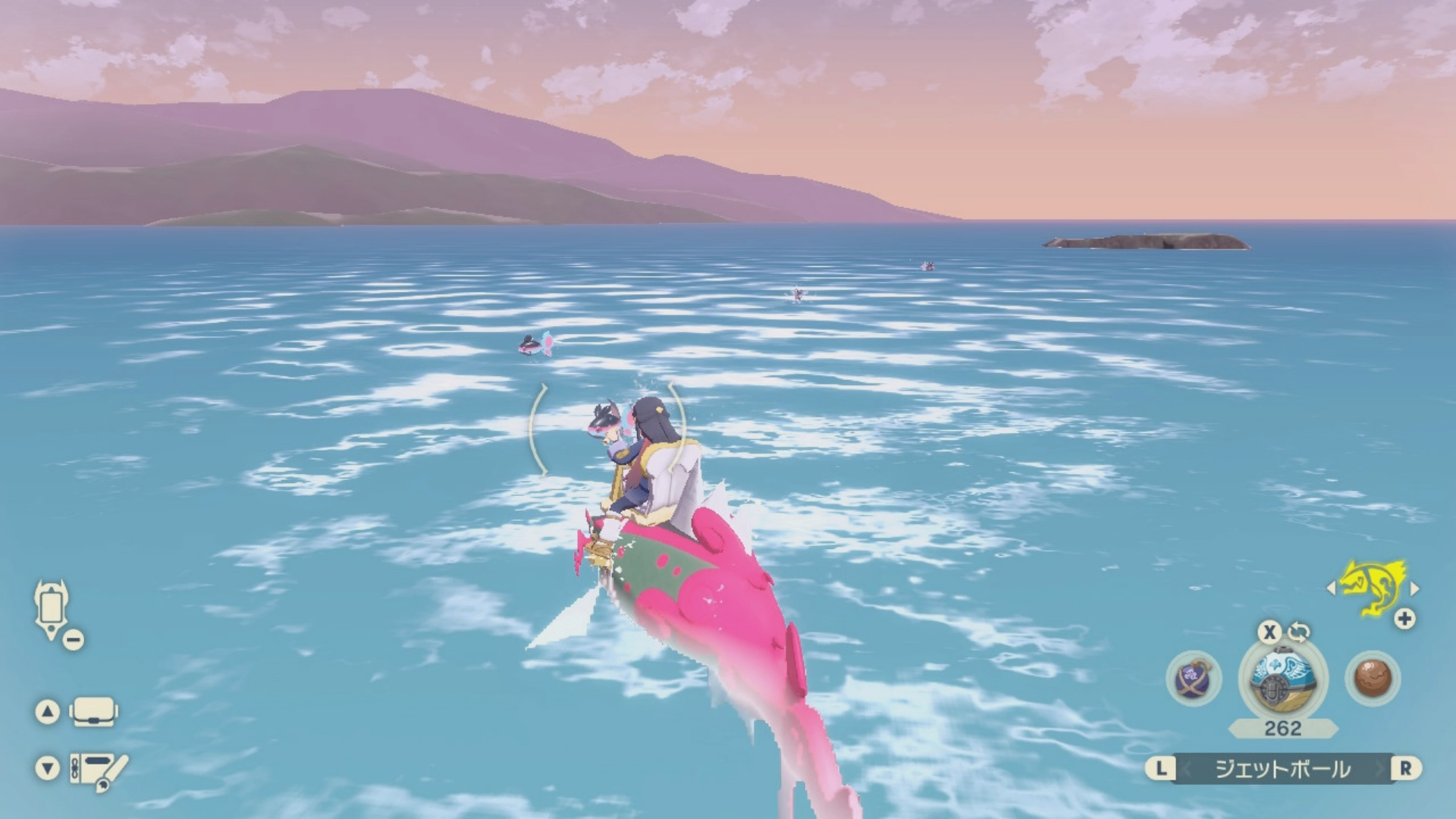Select the yellow Basculegion ride icon

(1372, 588)
